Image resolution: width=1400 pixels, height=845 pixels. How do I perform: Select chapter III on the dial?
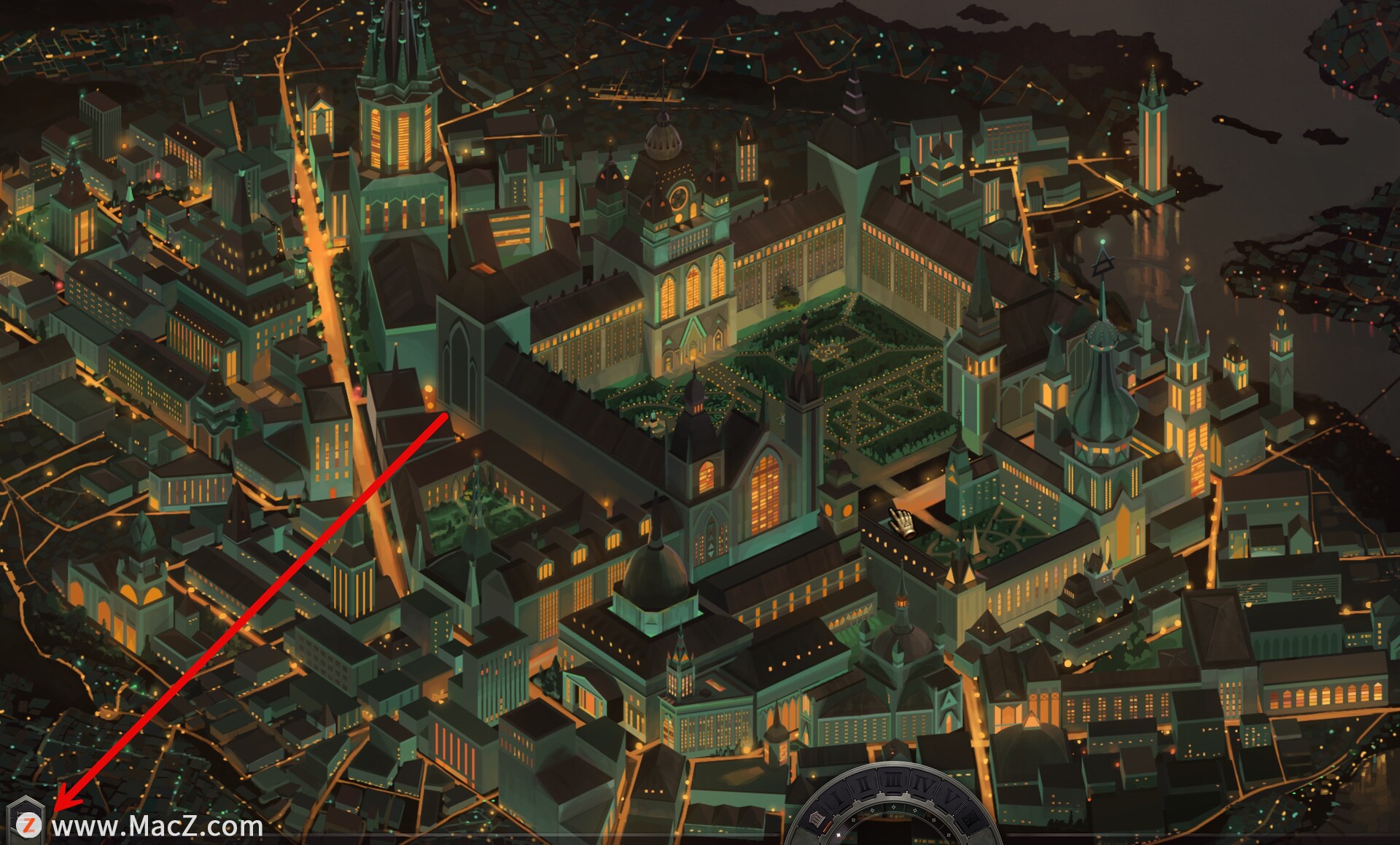coord(892,781)
